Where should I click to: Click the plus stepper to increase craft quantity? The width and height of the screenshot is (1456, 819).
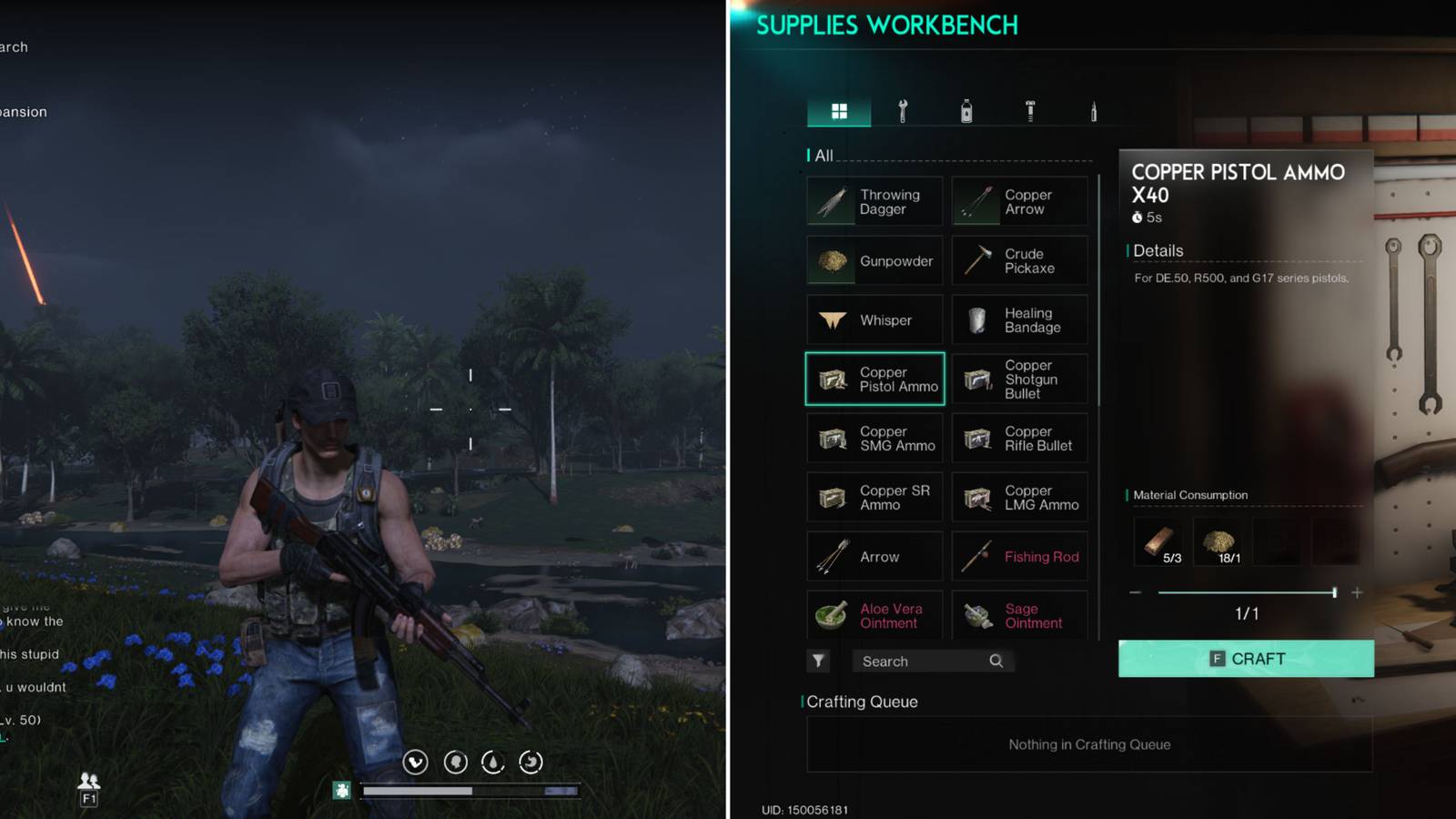pyautogui.click(x=1355, y=592)
